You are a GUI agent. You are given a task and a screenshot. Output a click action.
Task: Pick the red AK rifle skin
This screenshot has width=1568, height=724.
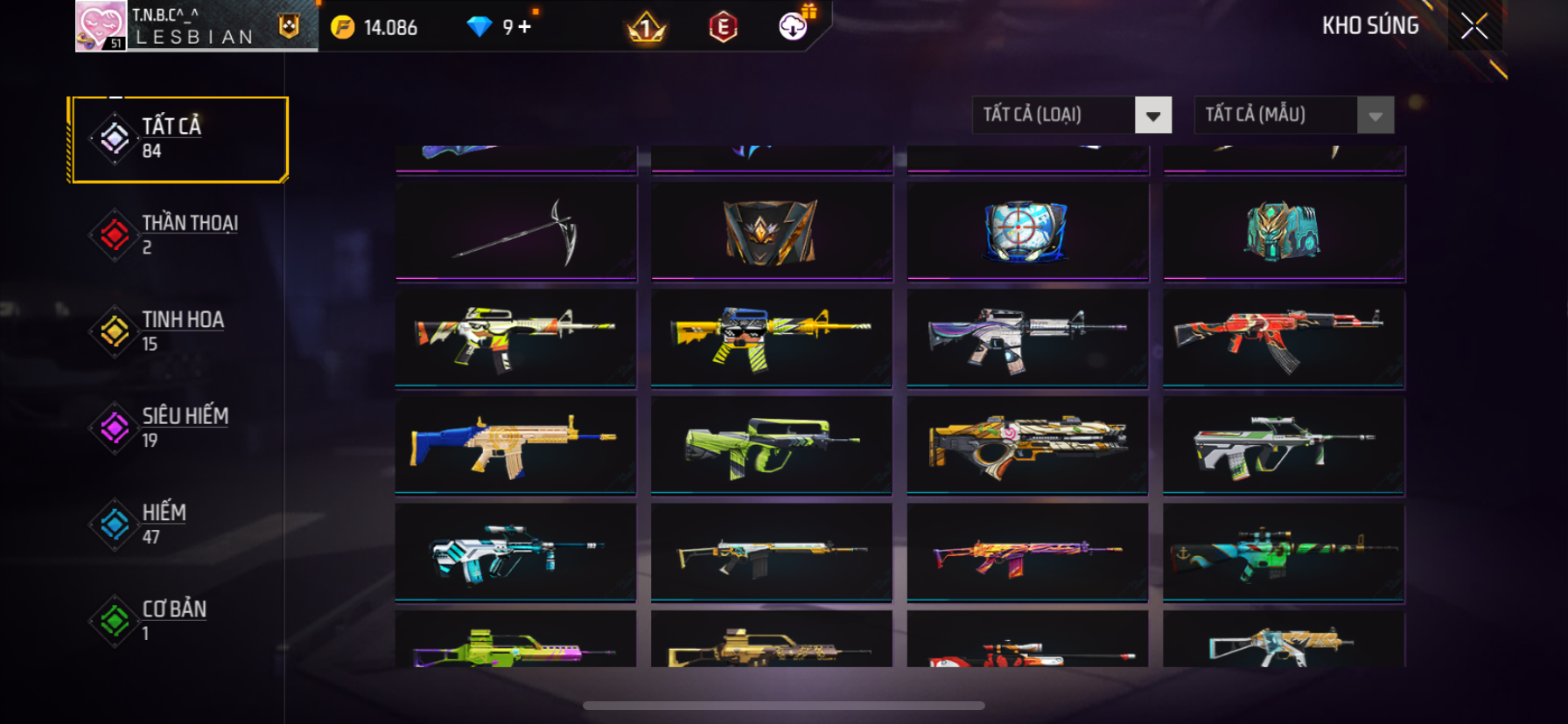click(x=1283, y=338)
